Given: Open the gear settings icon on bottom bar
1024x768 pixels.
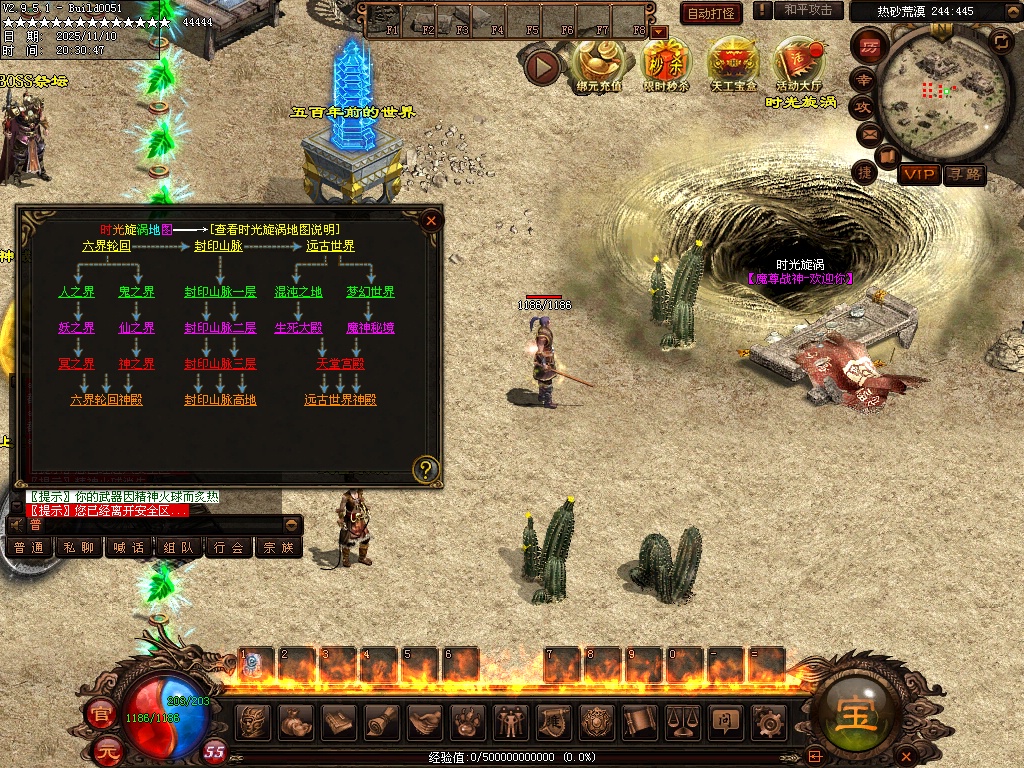Looking at the screenshot, I should click(x=768, y=720).
